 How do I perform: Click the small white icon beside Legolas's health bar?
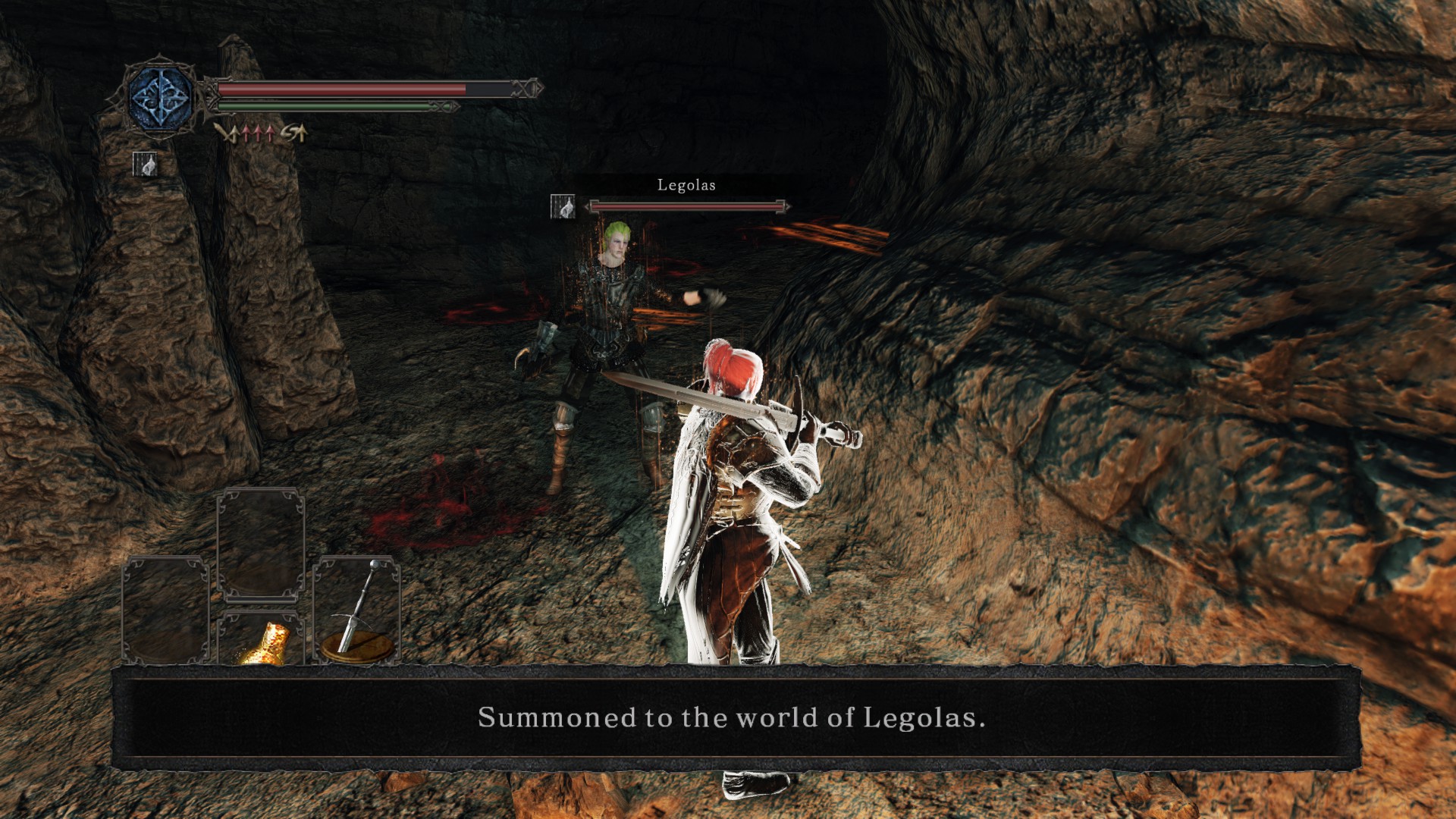[x=562, y=206]
